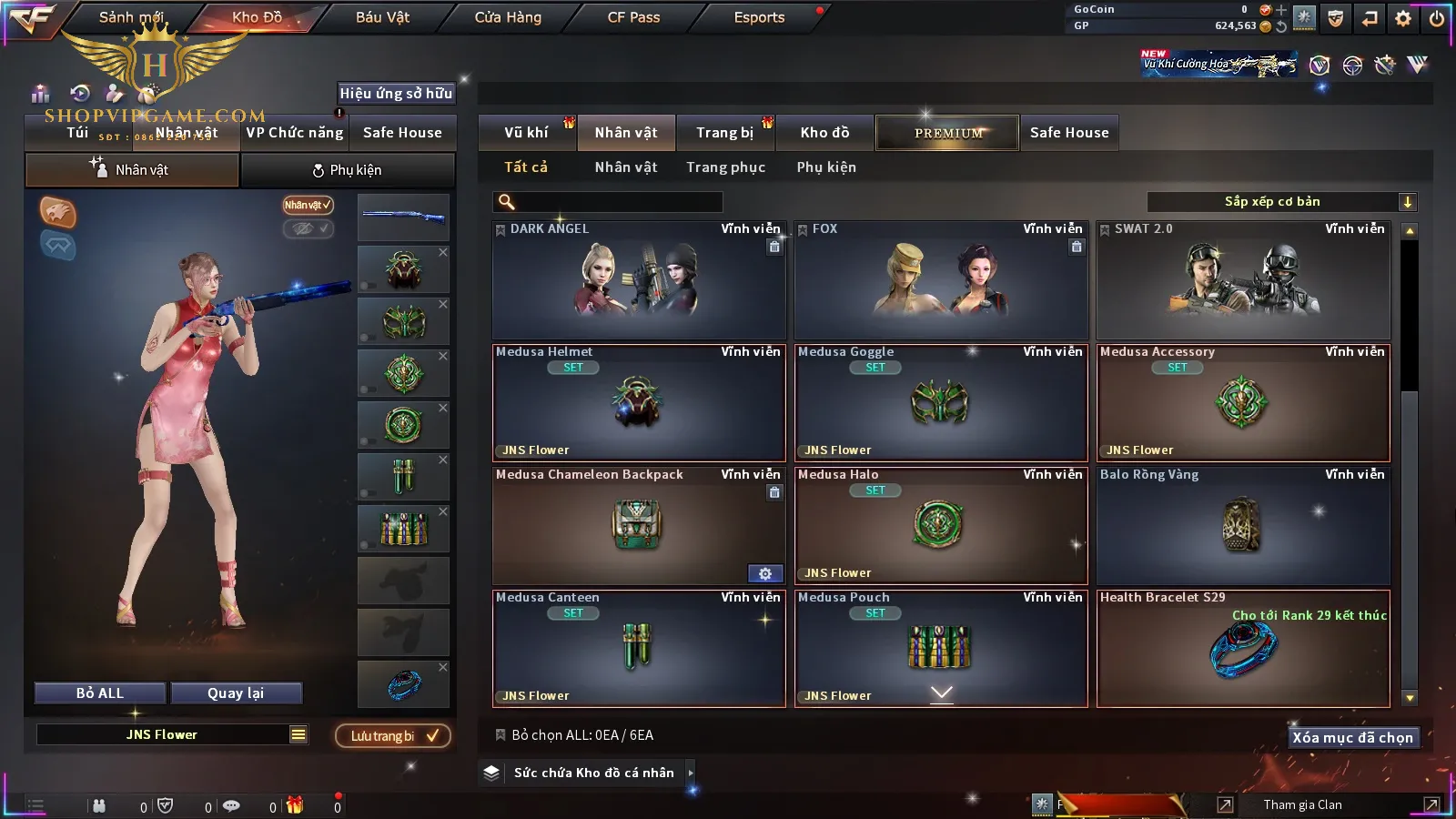Switch to the Trang bị tab
Image resolution: width=1456 pixels, height=819 pixels.
724,133
